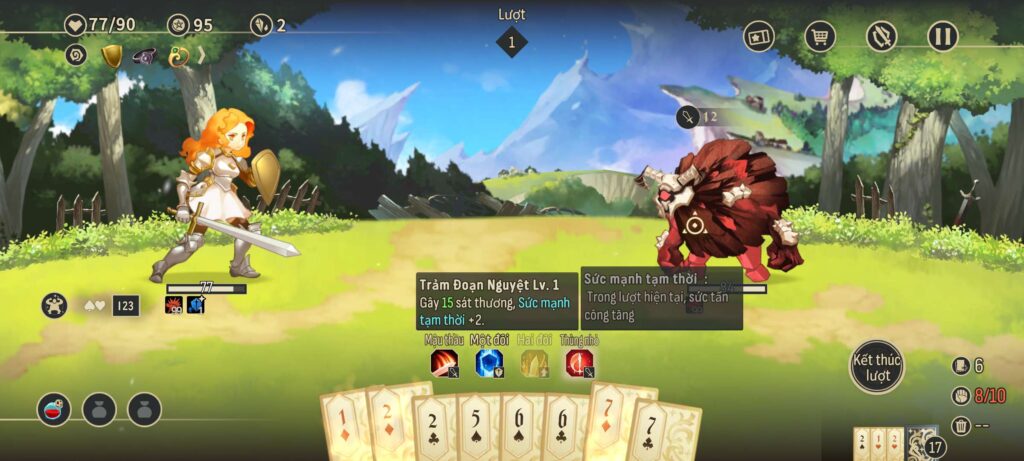The width and height of the screenshot is (1024, 461).
Task: Select the Mậu thầu skill icon
Action: [x=444, y=363]
